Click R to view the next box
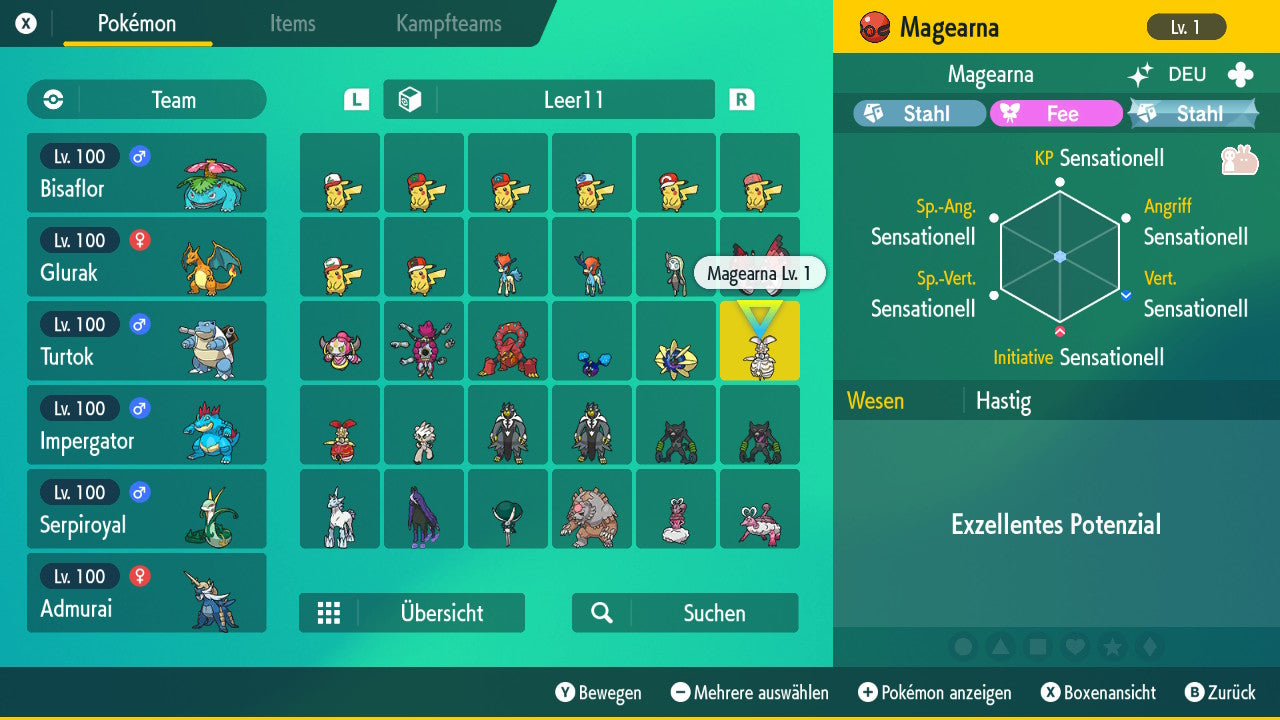This screenshot has width=1280, height=720. point(741,99)
